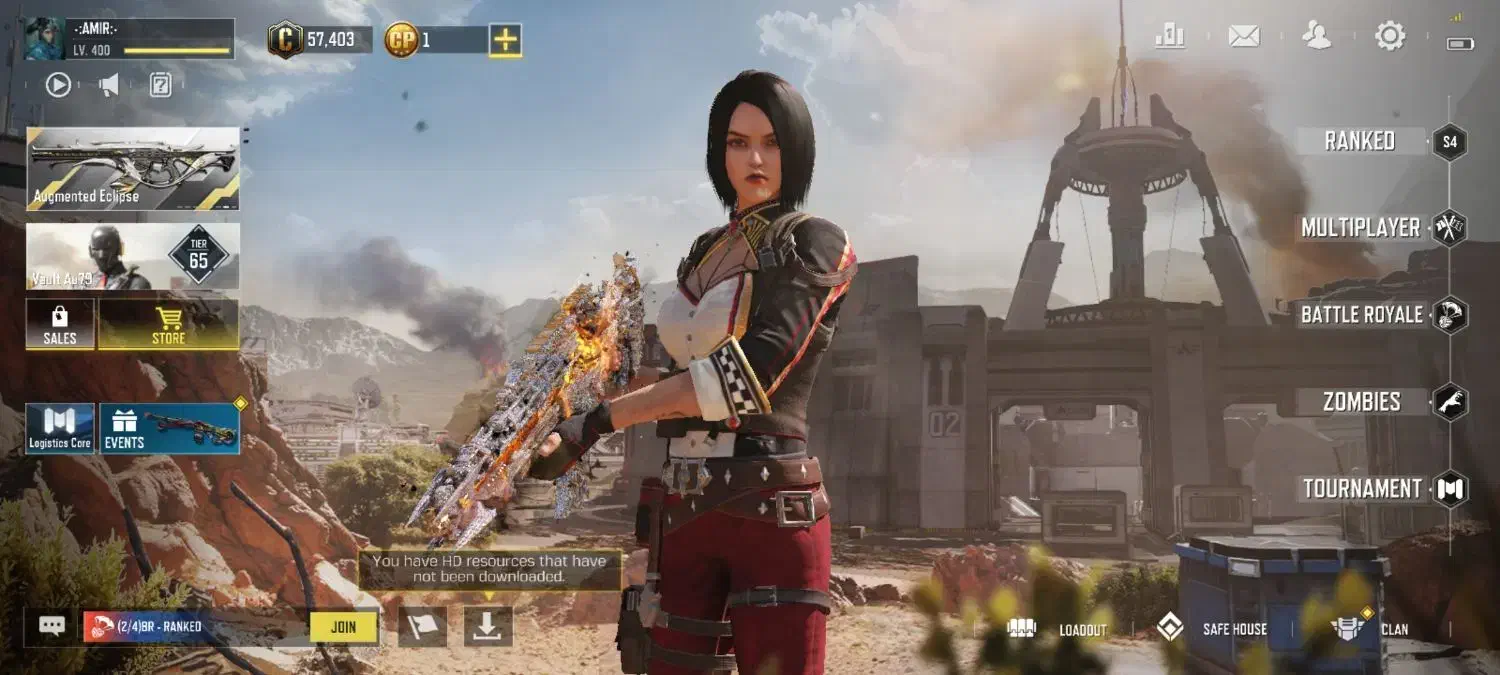Open Logistics Core

60,428
